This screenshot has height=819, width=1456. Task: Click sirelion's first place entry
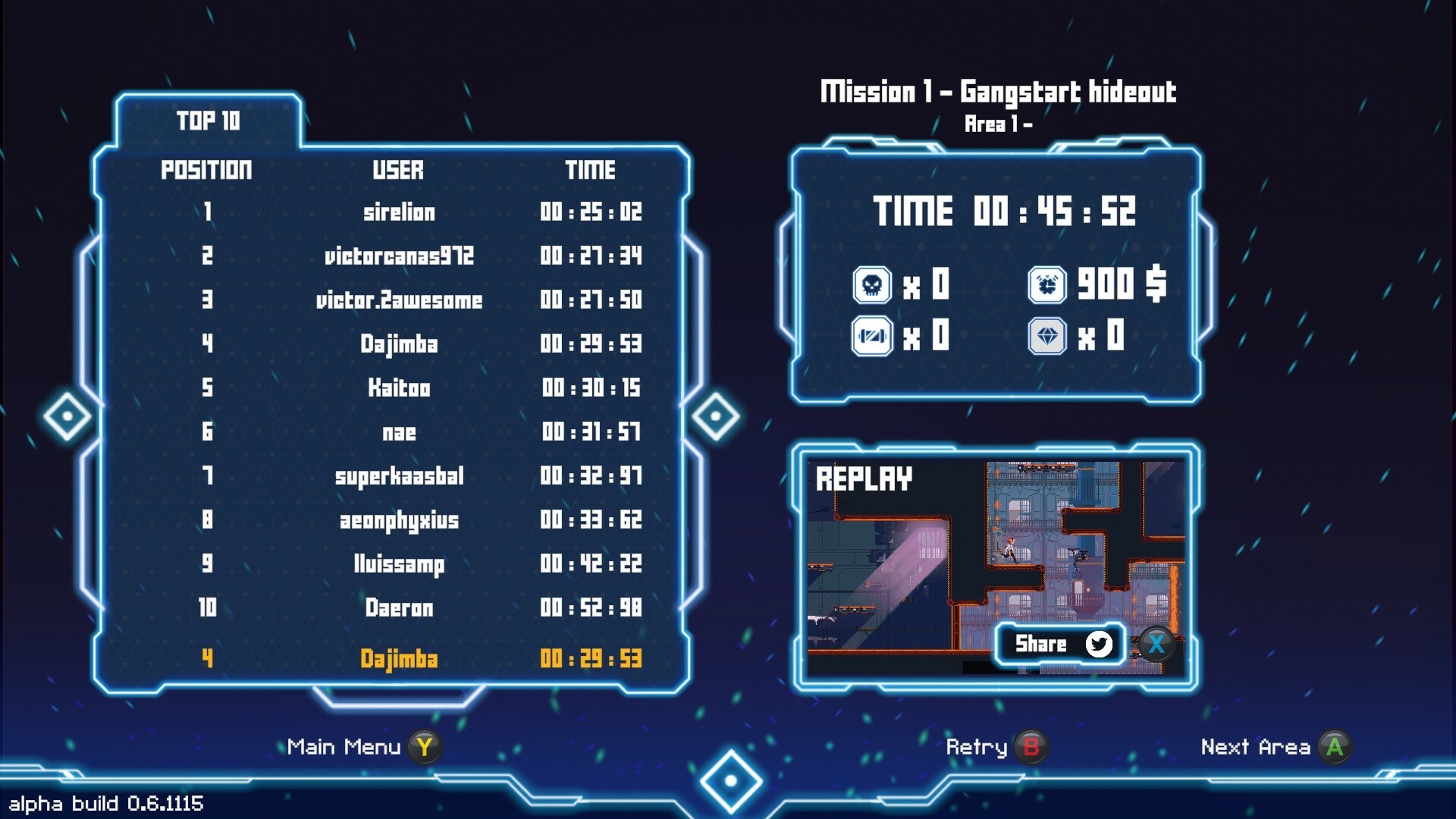click(x=402, y=212)
